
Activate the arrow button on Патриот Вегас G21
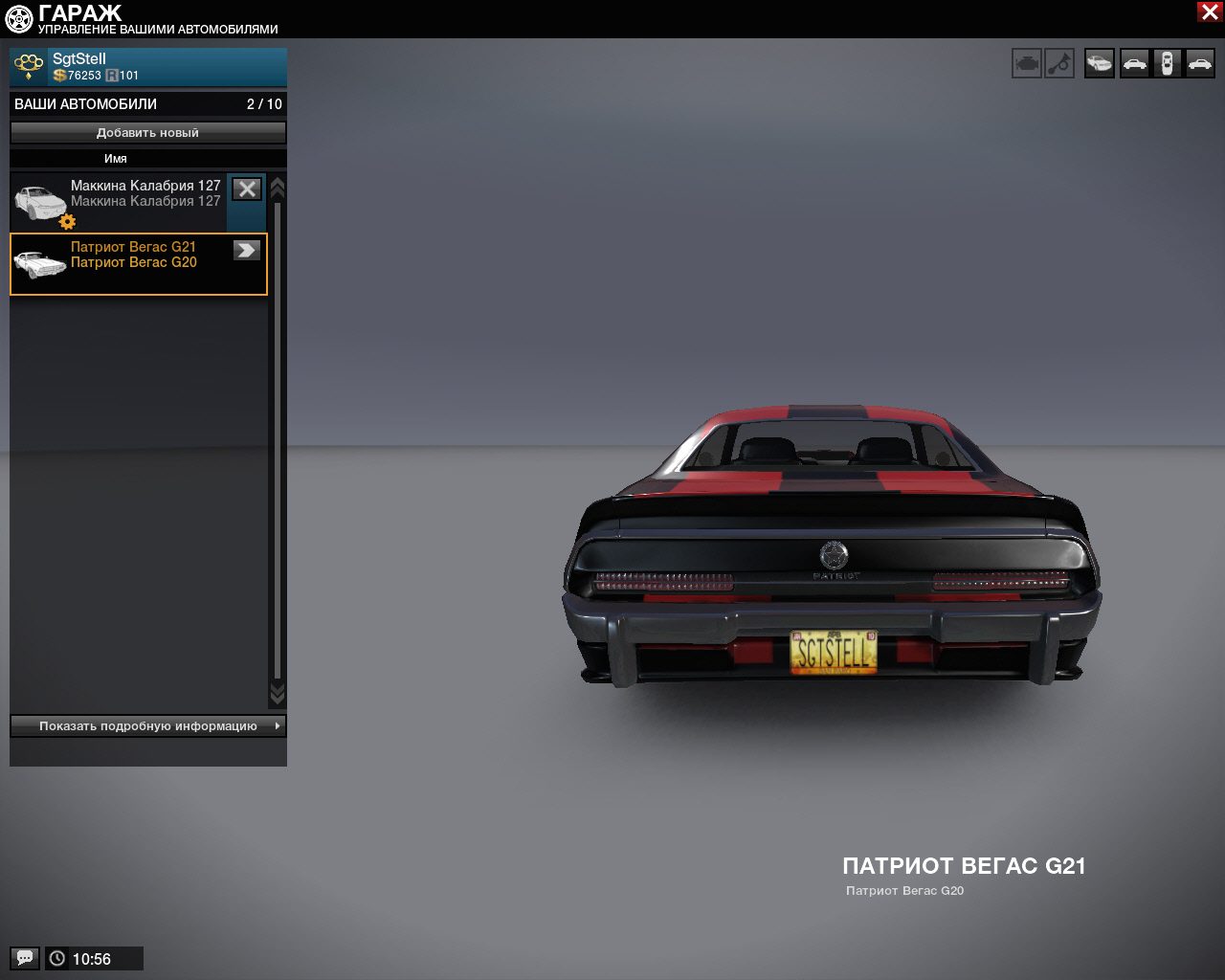247,250
